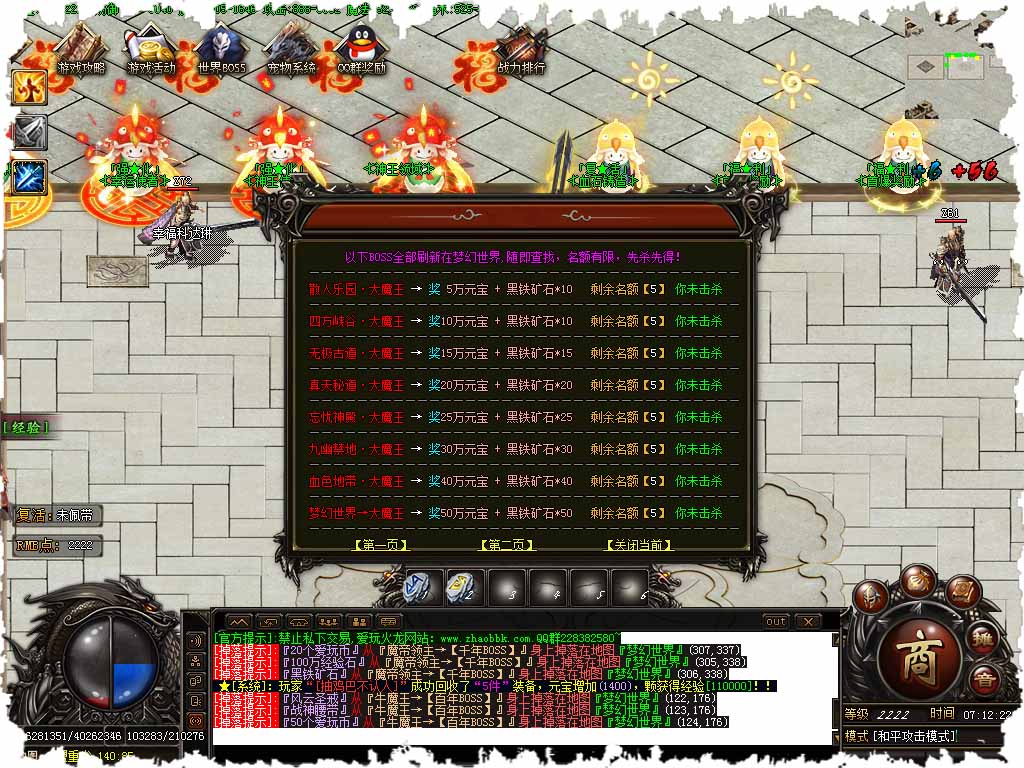Open the 战力排行 power ranking icon
This screenshot has width=1024, height=768.
(521, 50)
